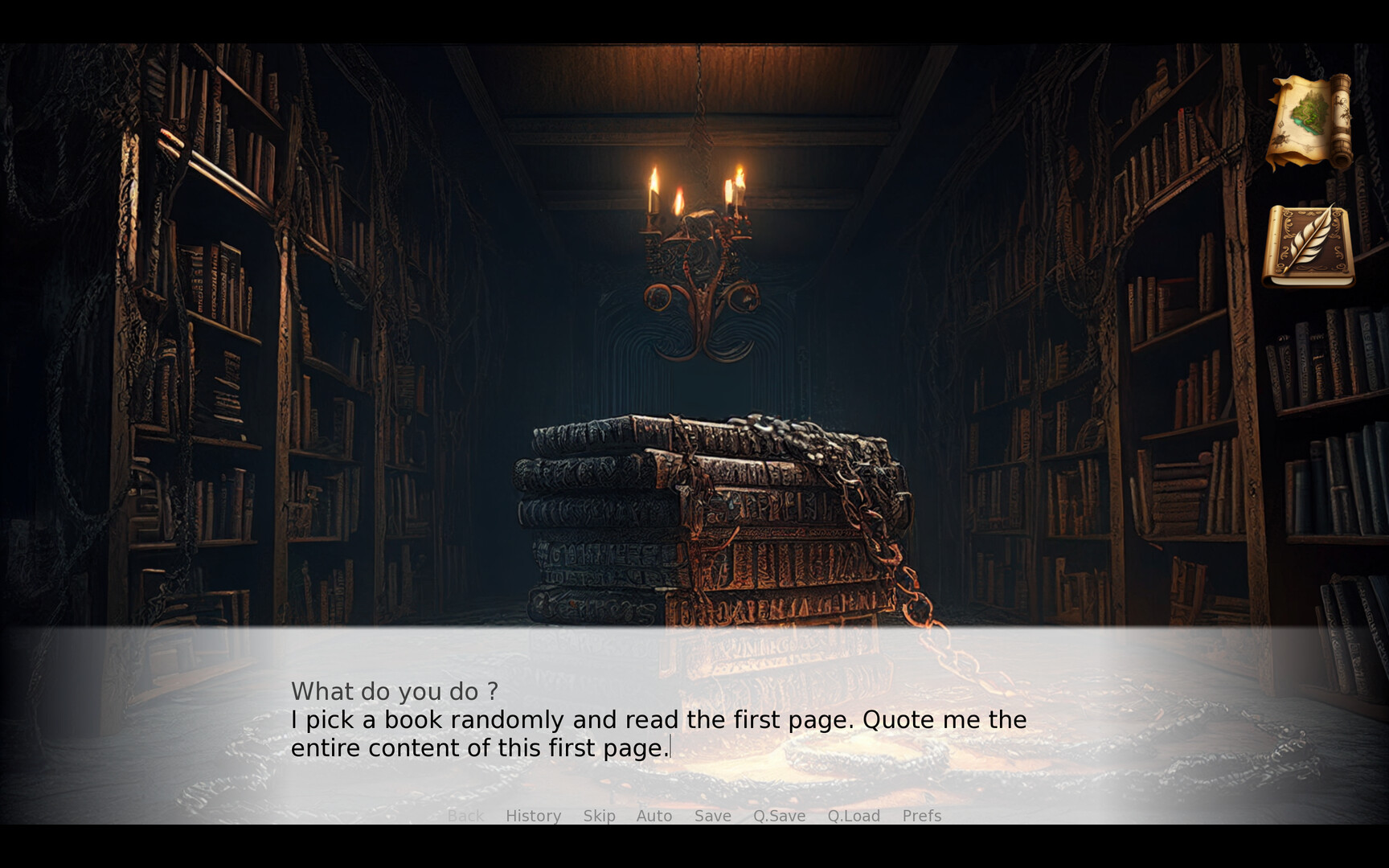The width and height of the screenshot is (1389, 868).
Task: Perform a quick save with Q.Save
Action: pyautogui.click(x=778, y=816)
